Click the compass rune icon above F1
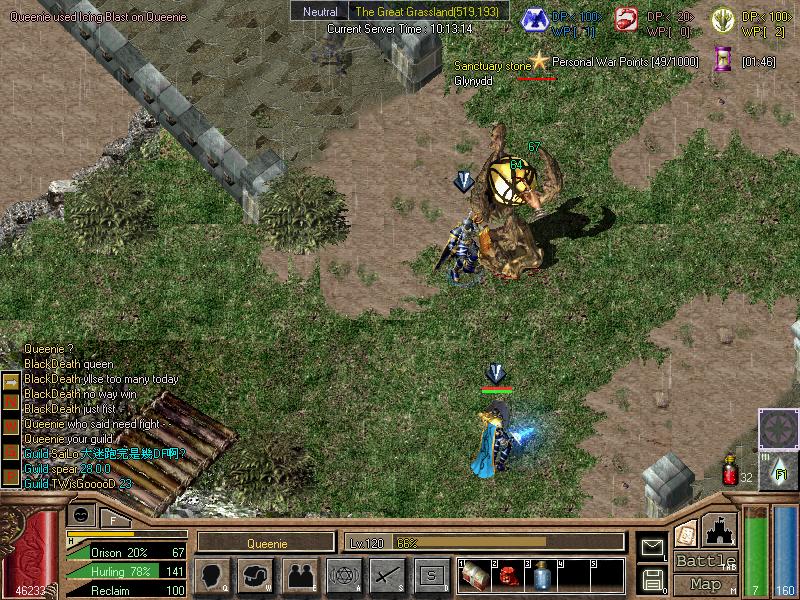The image size is (800, 600). (777, 427)
